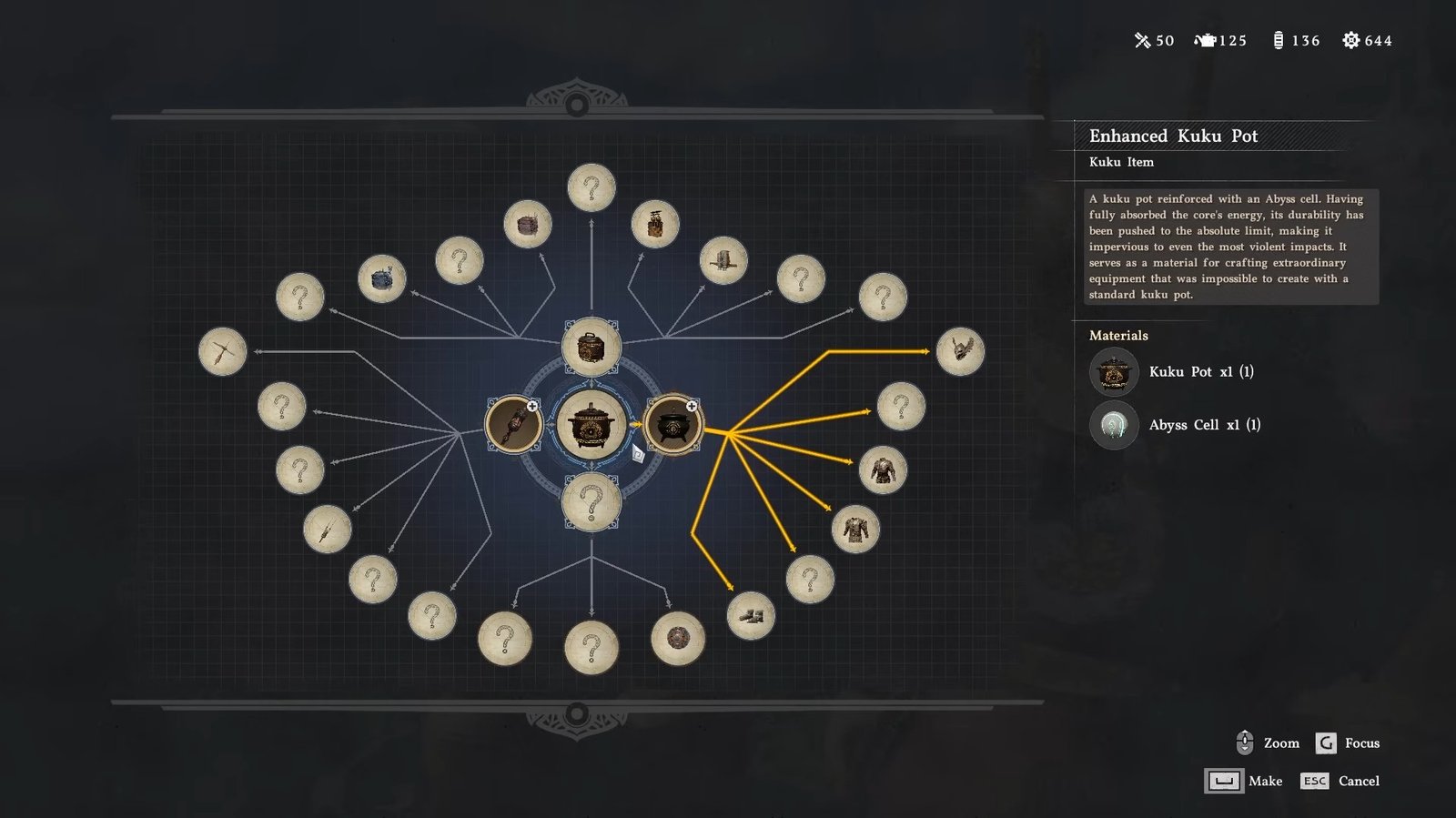1456x818 pixels.
Task: Select the upper dark chest armor node
Action: pos(883,470)
